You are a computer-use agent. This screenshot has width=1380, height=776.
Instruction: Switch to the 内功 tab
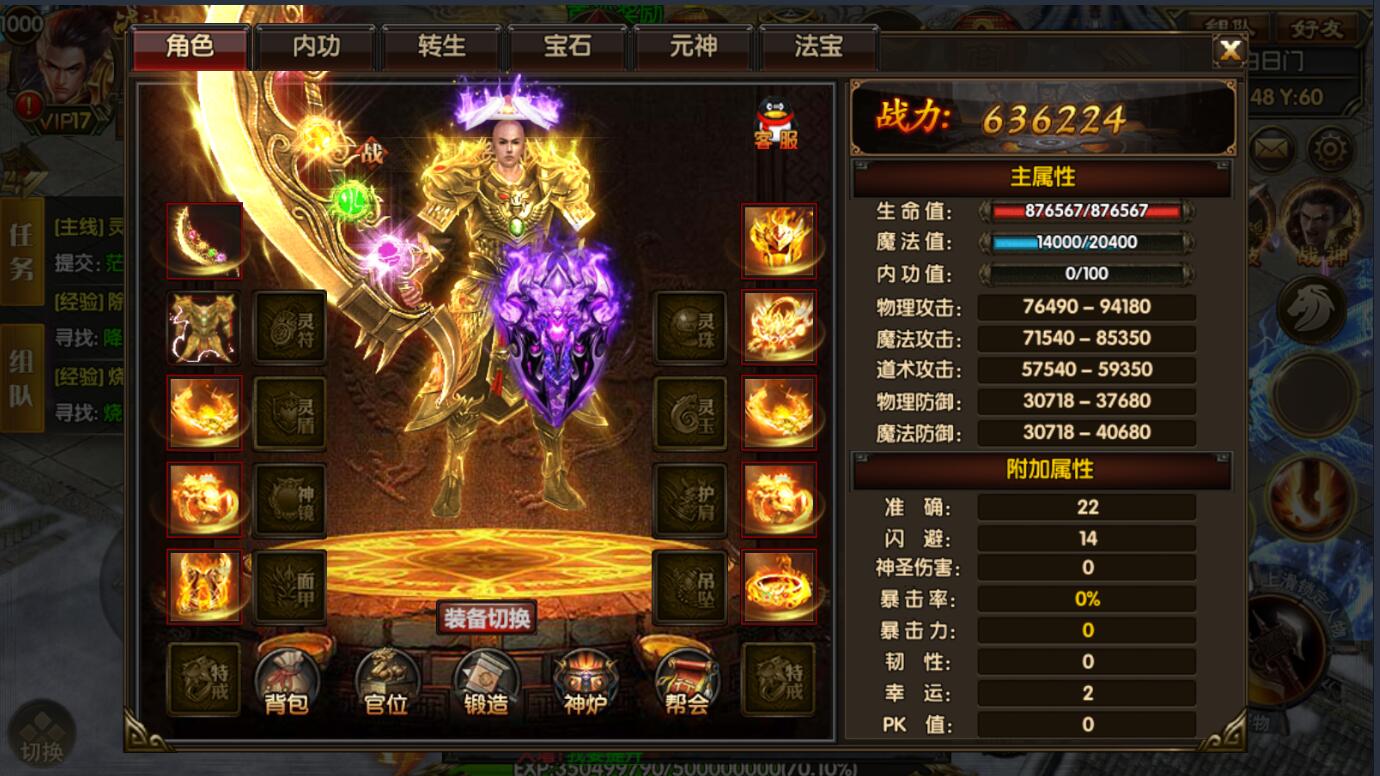[316, 47]
